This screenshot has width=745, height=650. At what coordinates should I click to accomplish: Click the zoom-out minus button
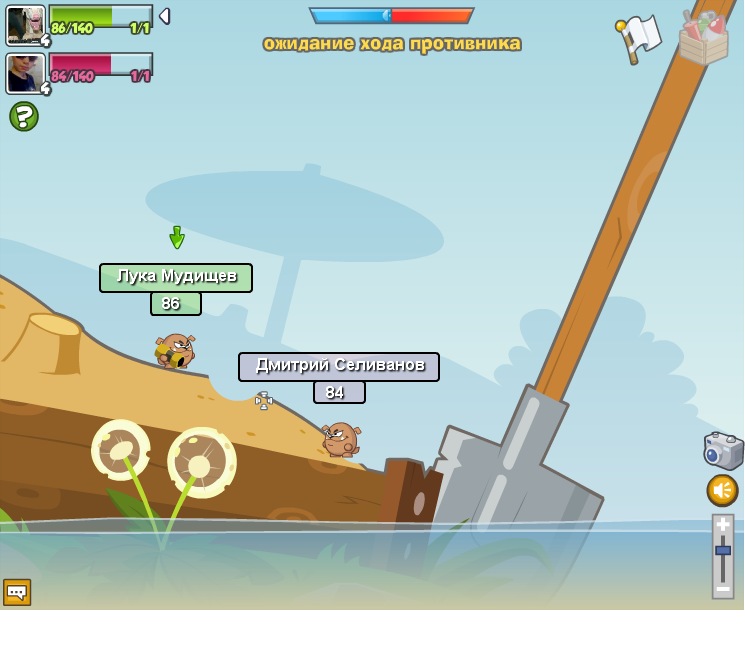tap(723, 588)
